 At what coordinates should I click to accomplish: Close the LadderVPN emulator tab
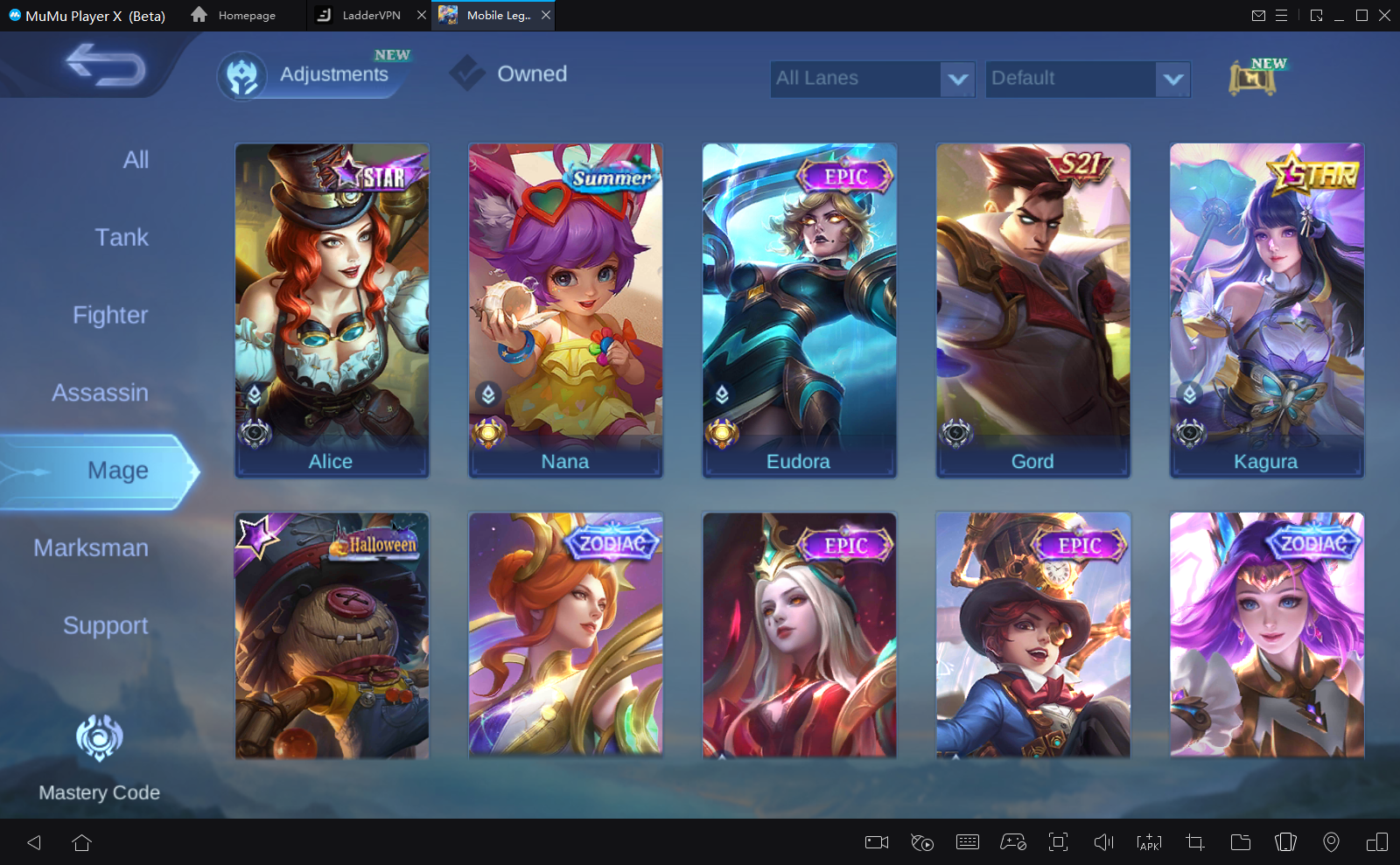(421, 15)
